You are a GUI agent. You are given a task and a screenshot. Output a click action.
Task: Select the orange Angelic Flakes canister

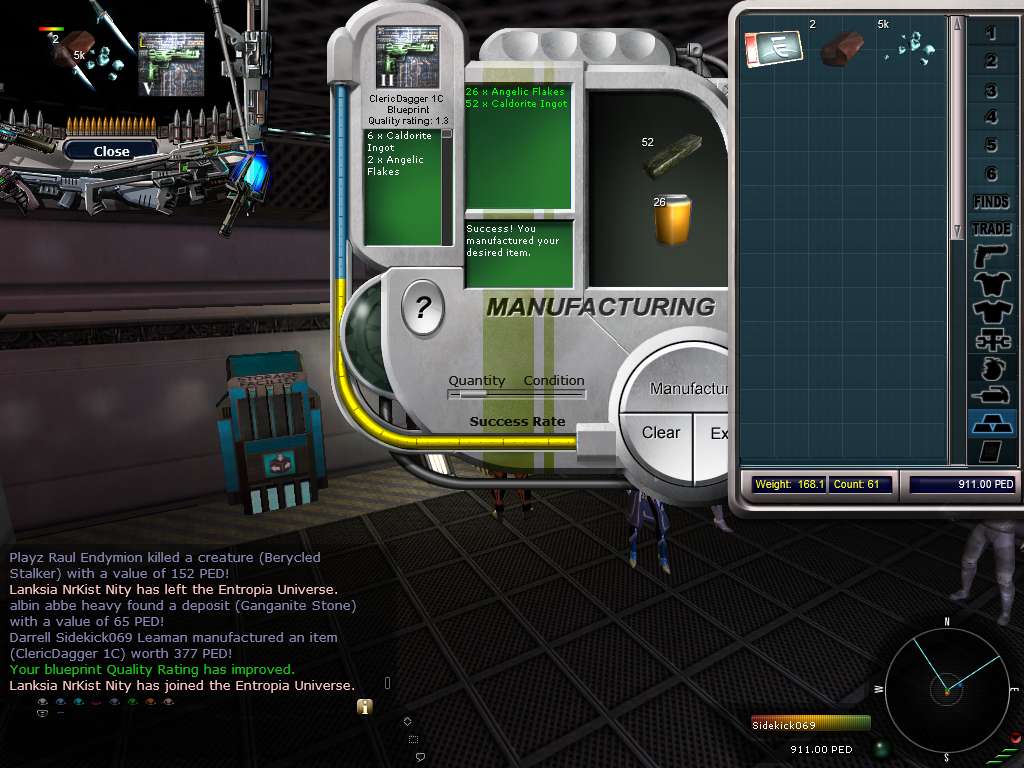click(673, 219)
